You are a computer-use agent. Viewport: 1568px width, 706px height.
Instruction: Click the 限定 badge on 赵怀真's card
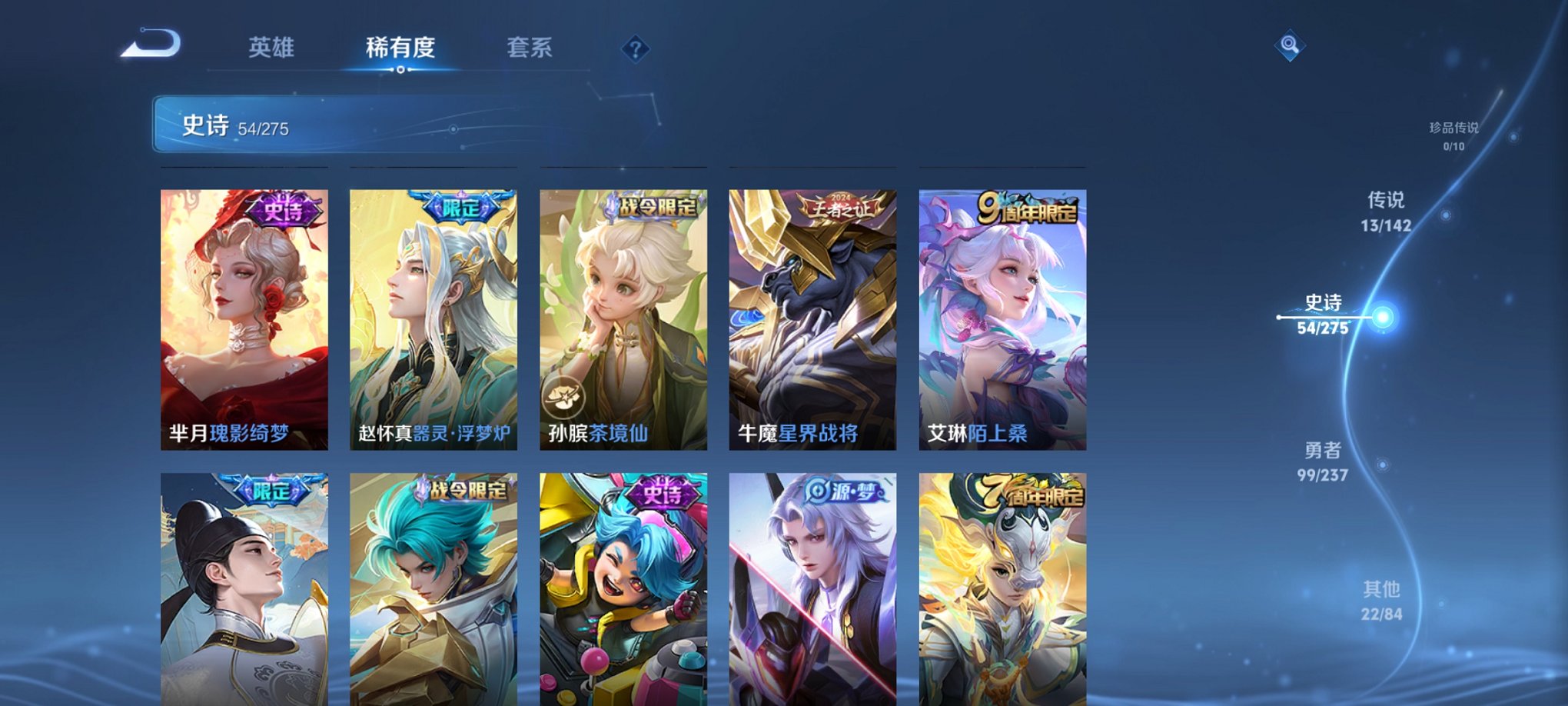tap(460, 207)
